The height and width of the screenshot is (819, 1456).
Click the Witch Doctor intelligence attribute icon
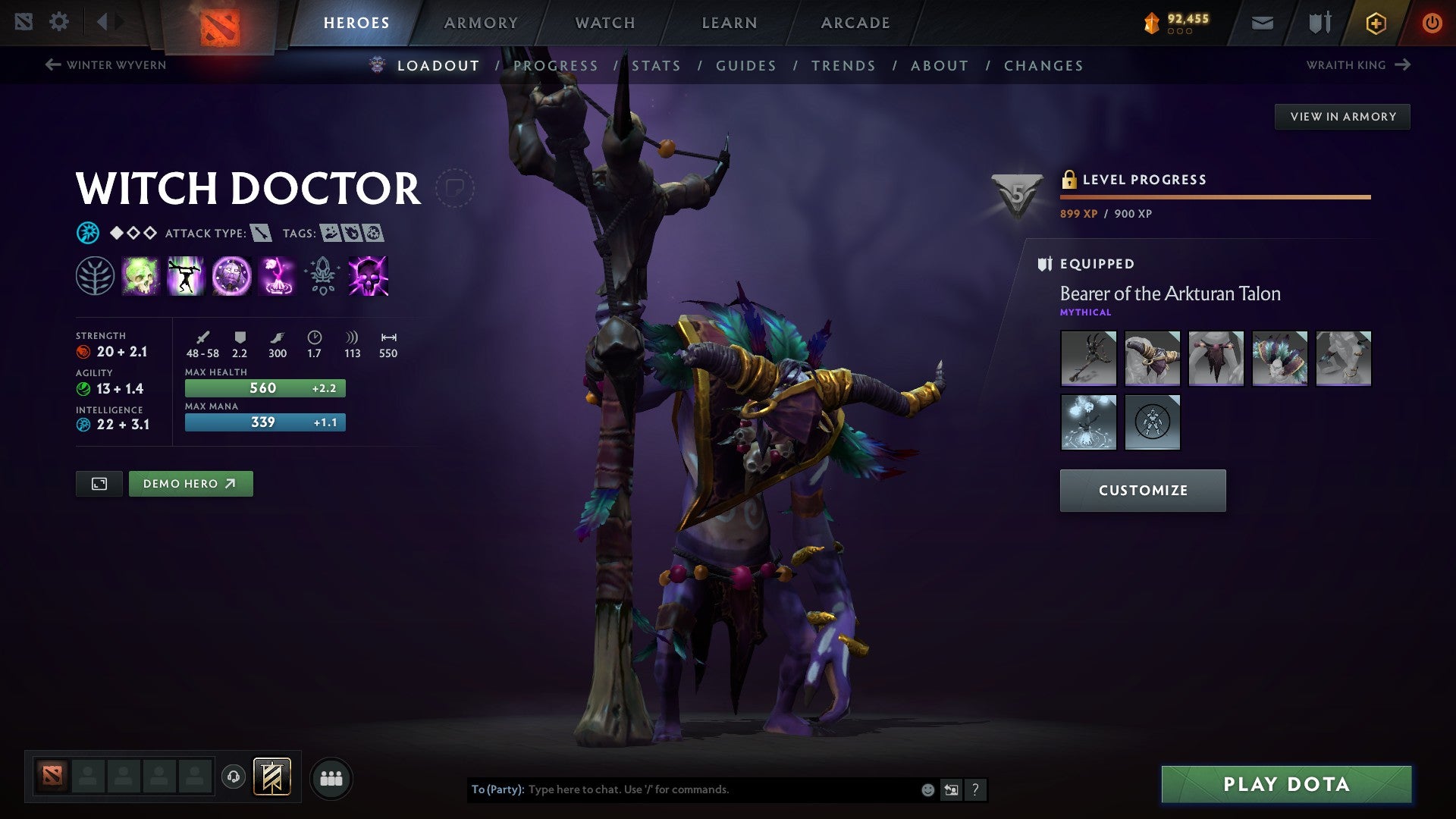[x=85, y=425]
